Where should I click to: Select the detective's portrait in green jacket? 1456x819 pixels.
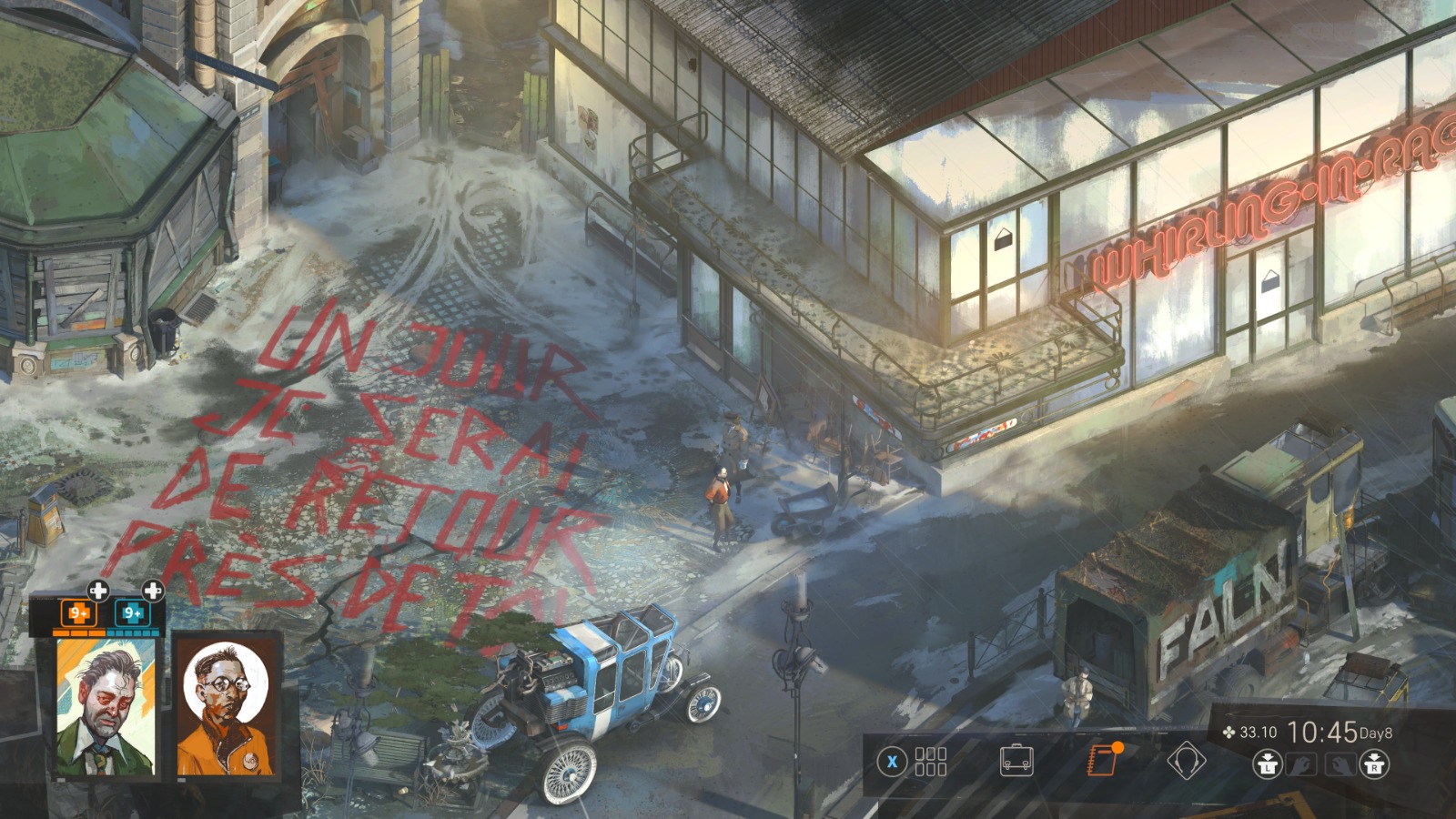point(107,708)
